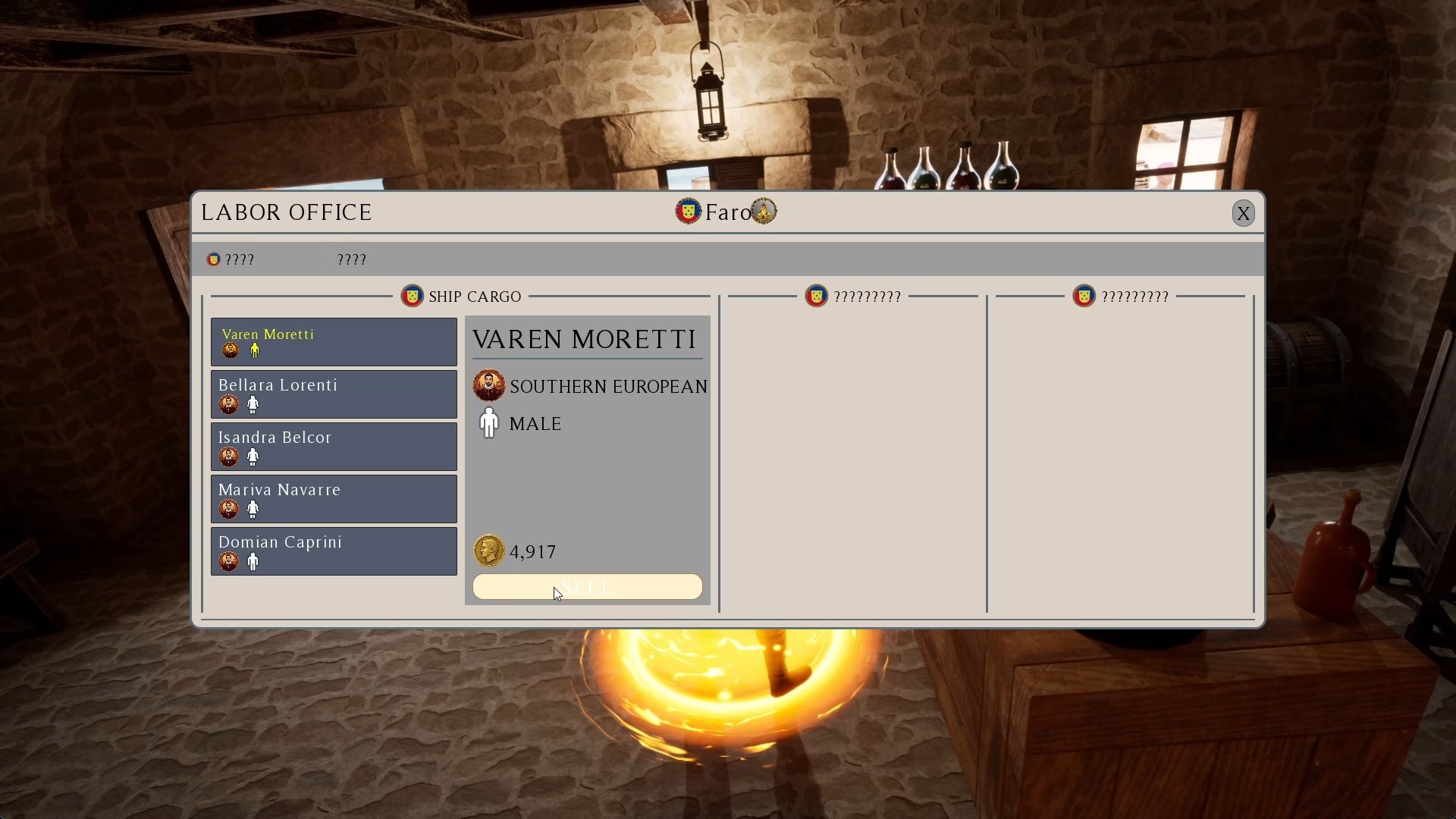Sell Varen Moretti for 4,917
The width and height of the screenshot is (1456, 819).
pos(587,587)
